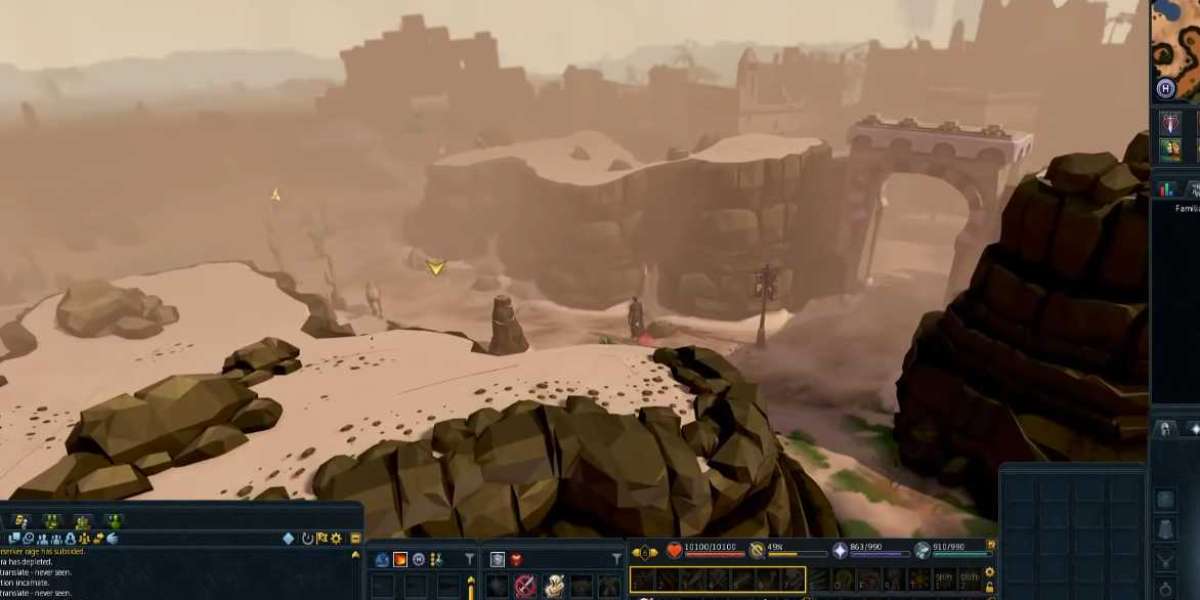Select the crossed-sword prayer icon
This screenshot has width=1200, height=600.
tap(525, 586)
